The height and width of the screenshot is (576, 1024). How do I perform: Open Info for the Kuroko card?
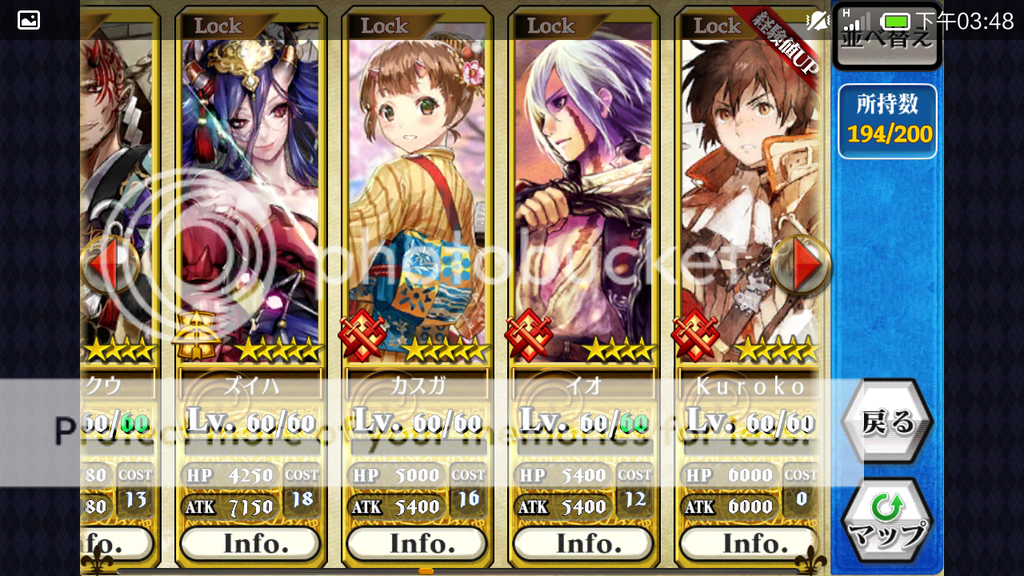click(x=749, y=543)
